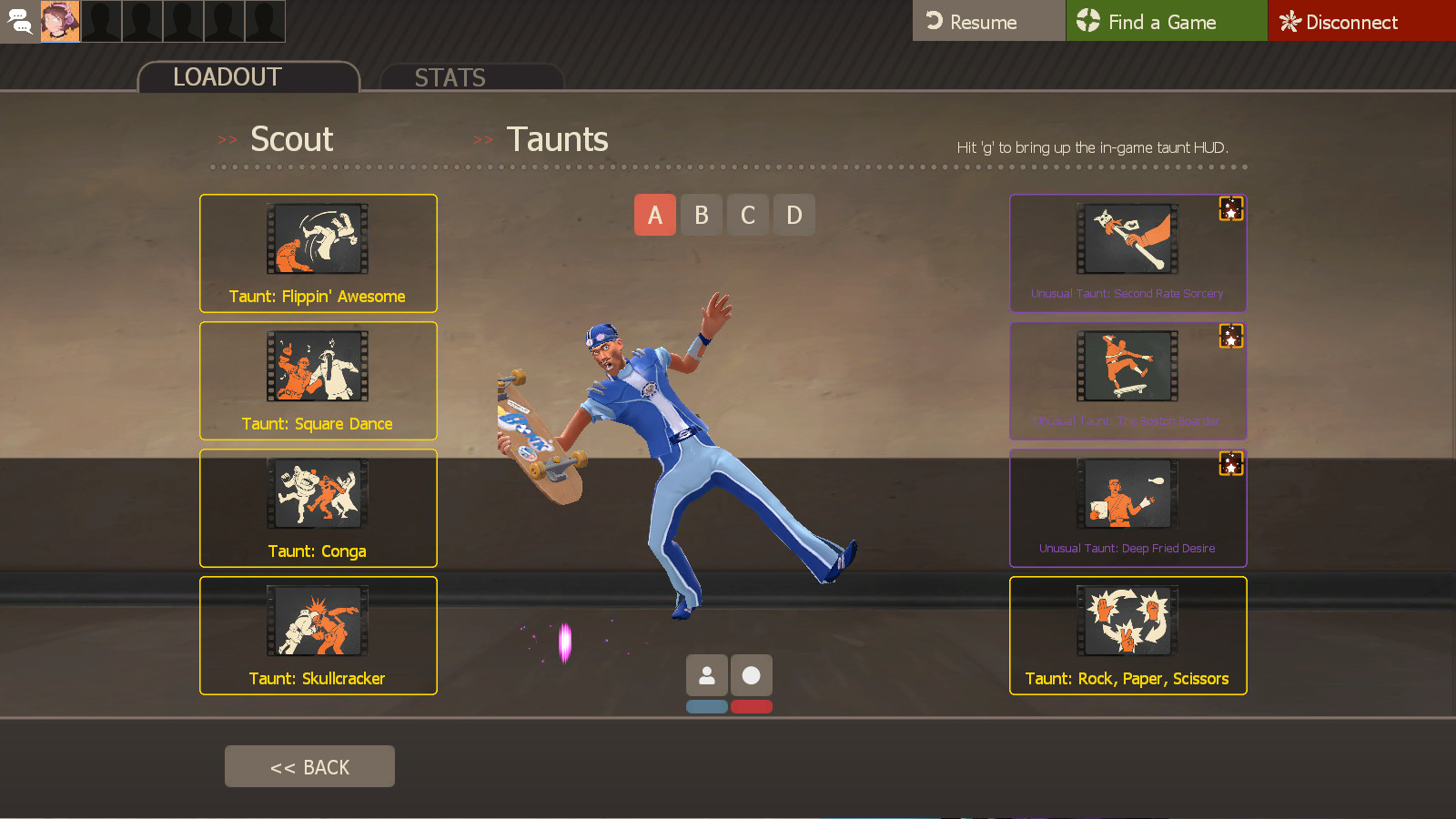
Task: Switch character preview to RED team
Action: pos(752,705)
